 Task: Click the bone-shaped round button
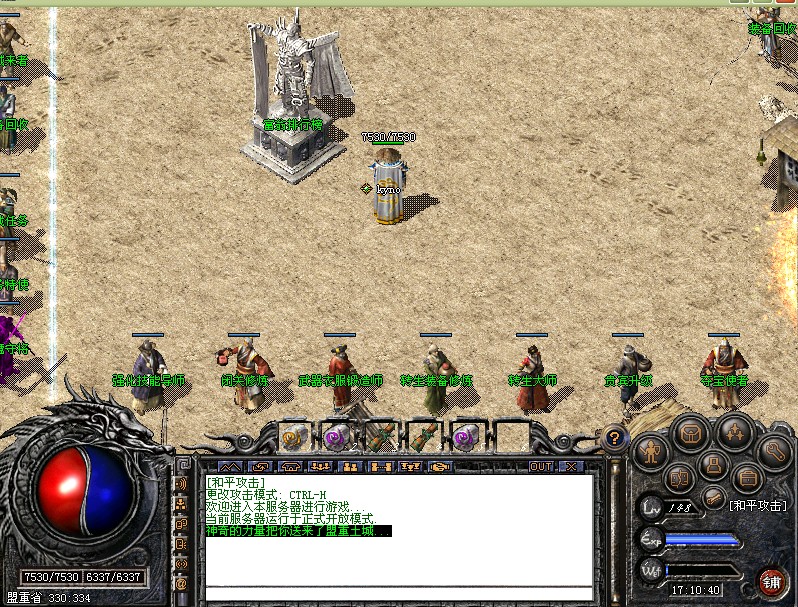click(712, 497)
